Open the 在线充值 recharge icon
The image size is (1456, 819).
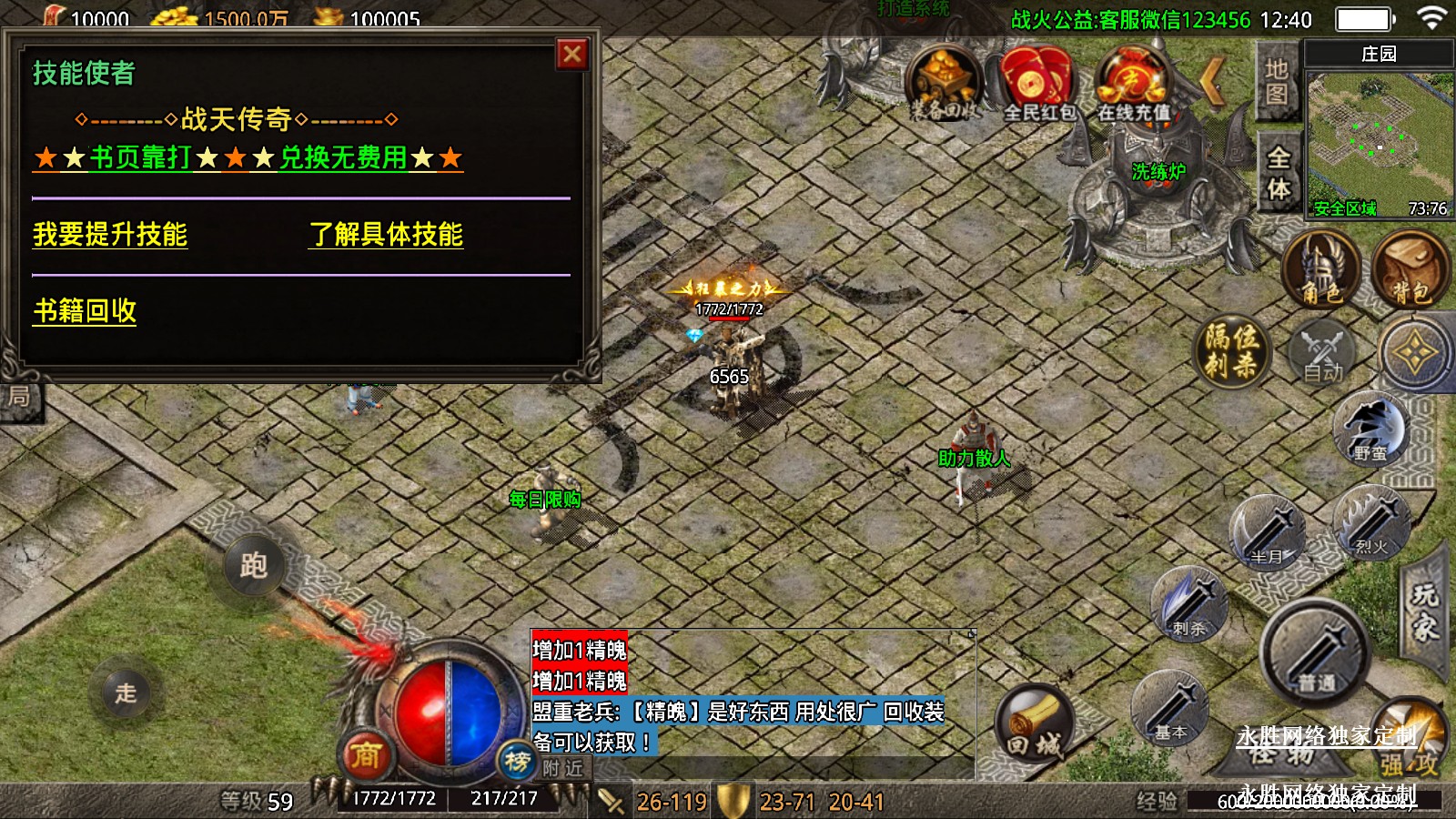[1133, 82]
